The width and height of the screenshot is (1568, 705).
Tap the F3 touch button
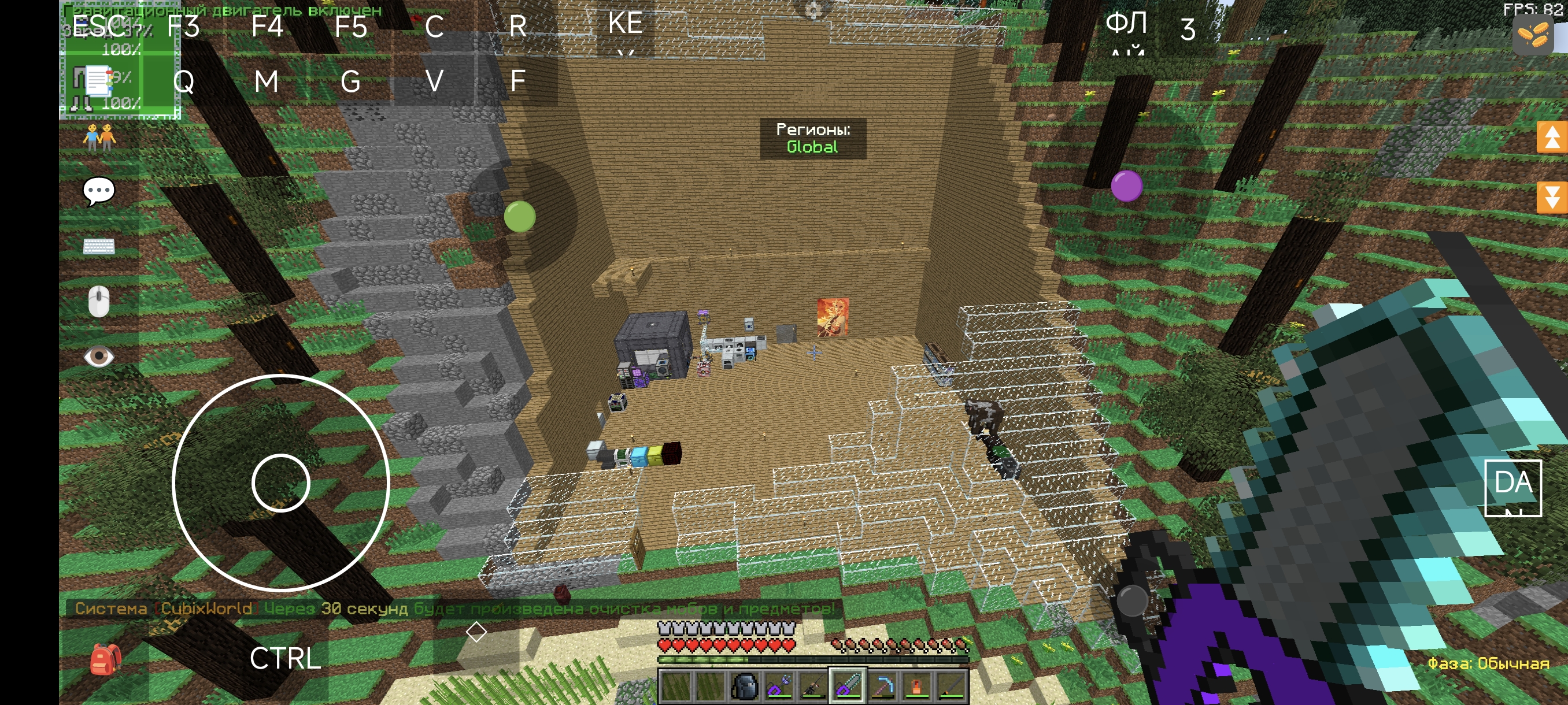(x=183, y=26)
